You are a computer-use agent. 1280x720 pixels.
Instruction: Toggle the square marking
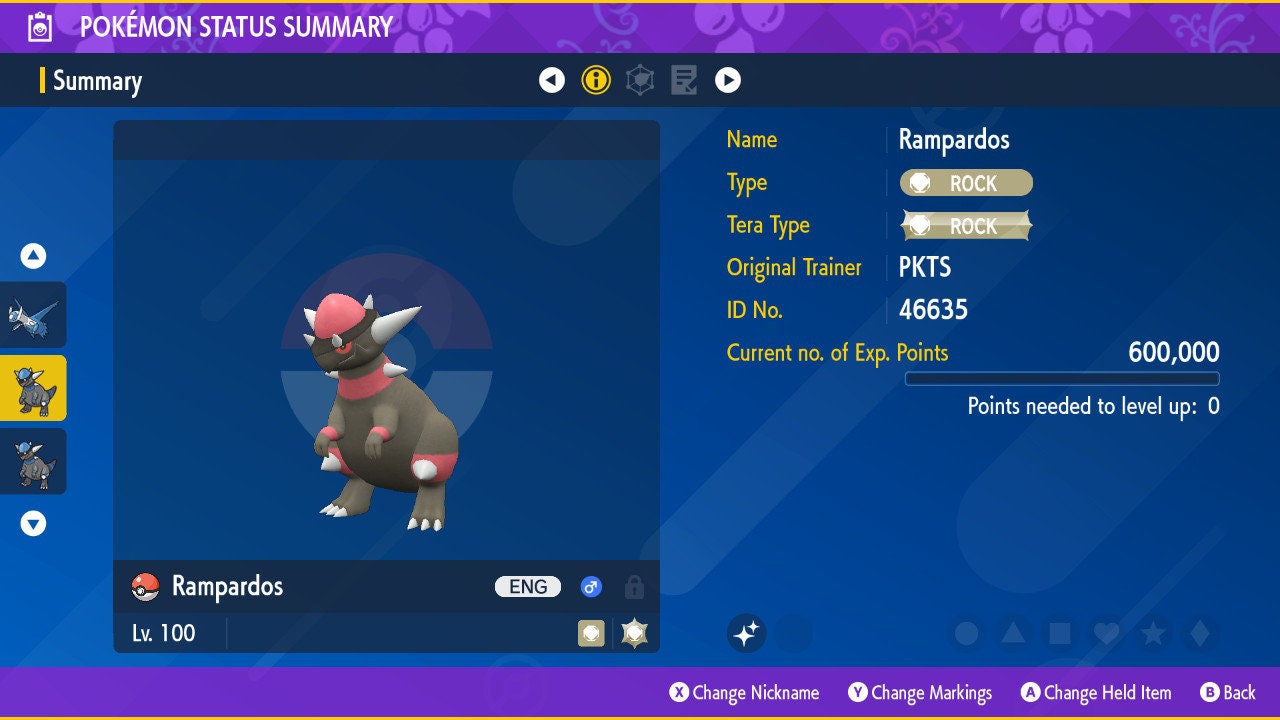pos(1059,633)
